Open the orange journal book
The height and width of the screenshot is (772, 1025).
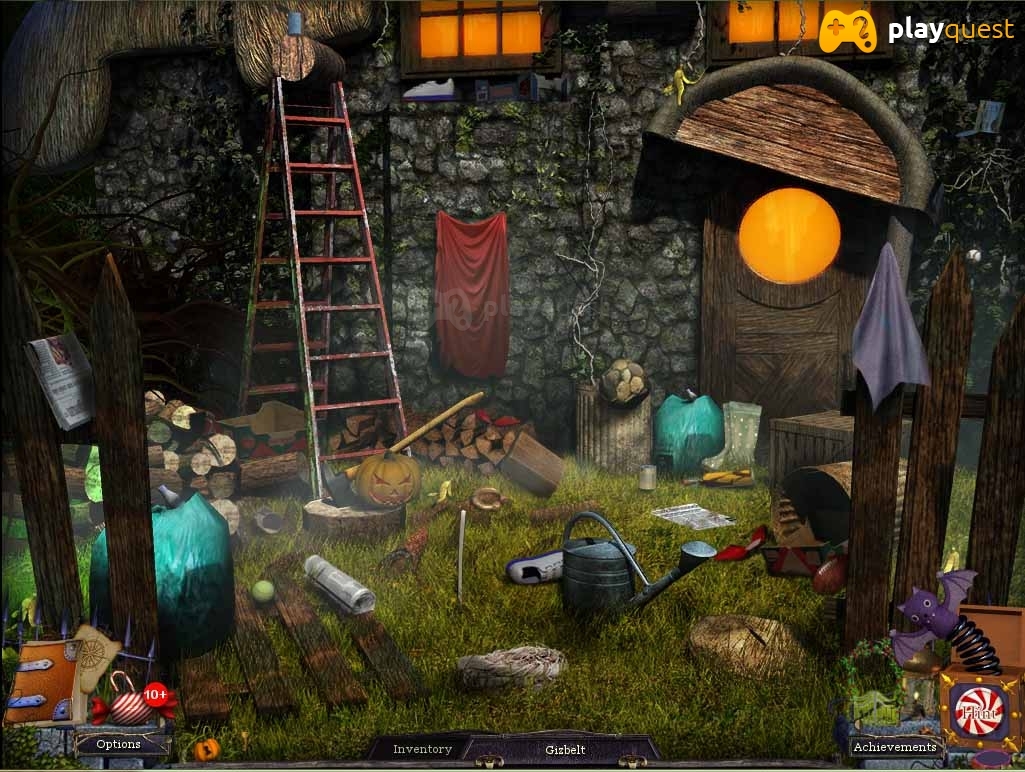coord(41,682)
